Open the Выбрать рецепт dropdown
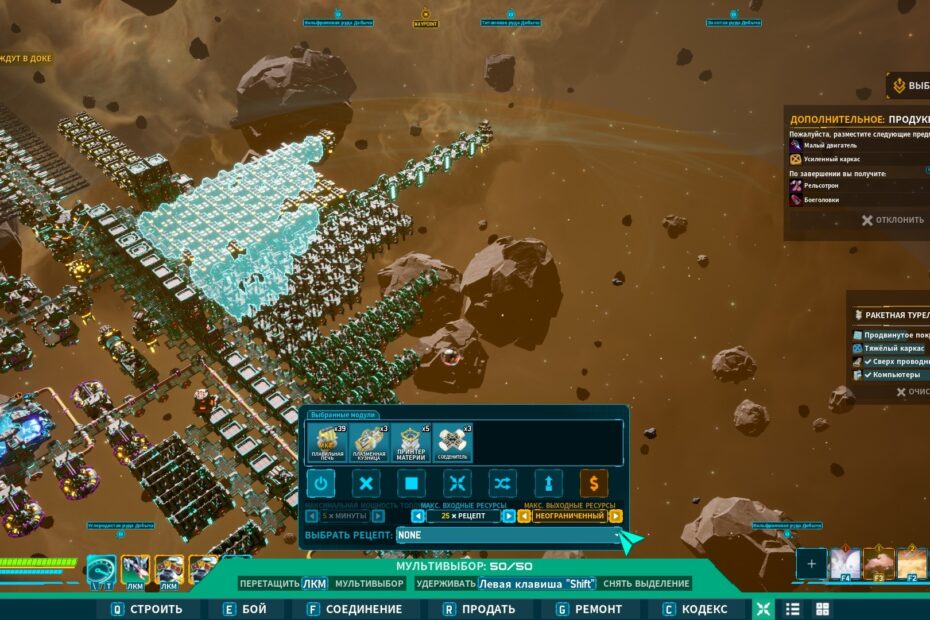The height and width of the screenshot is (620, 930). tap(510, 536)
